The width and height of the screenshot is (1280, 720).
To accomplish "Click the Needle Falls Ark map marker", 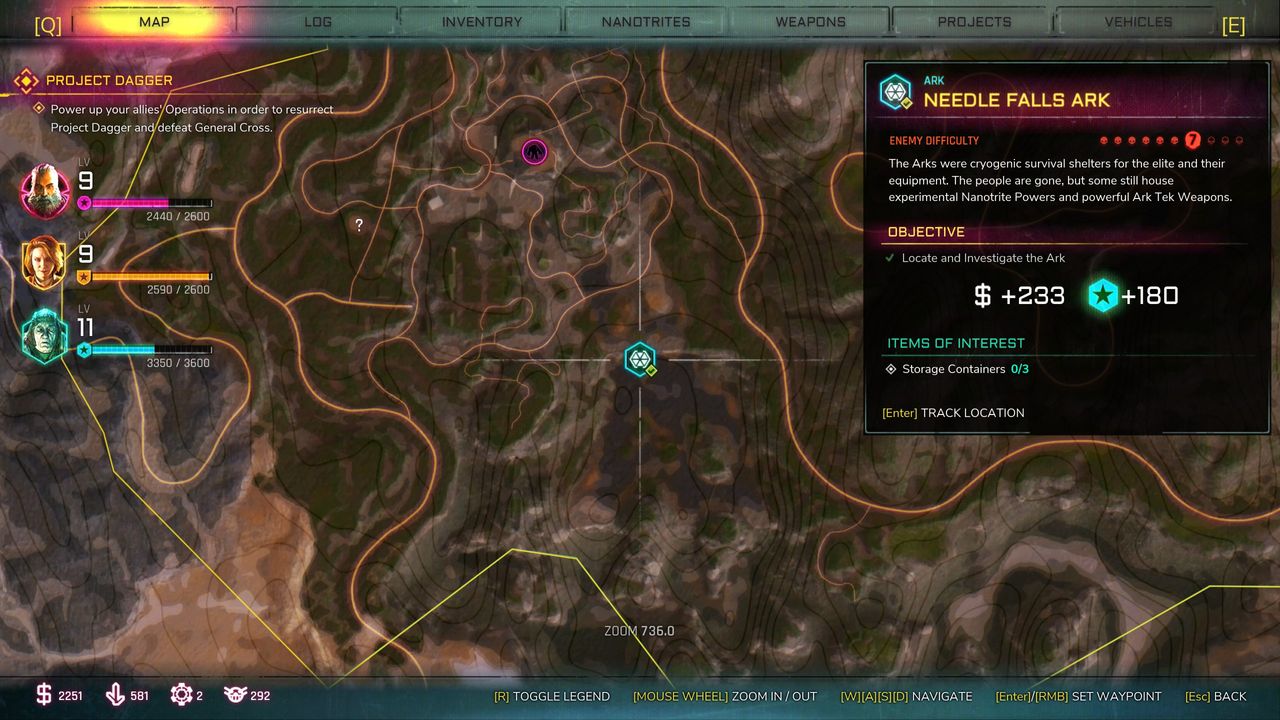I will pos(640,360).
